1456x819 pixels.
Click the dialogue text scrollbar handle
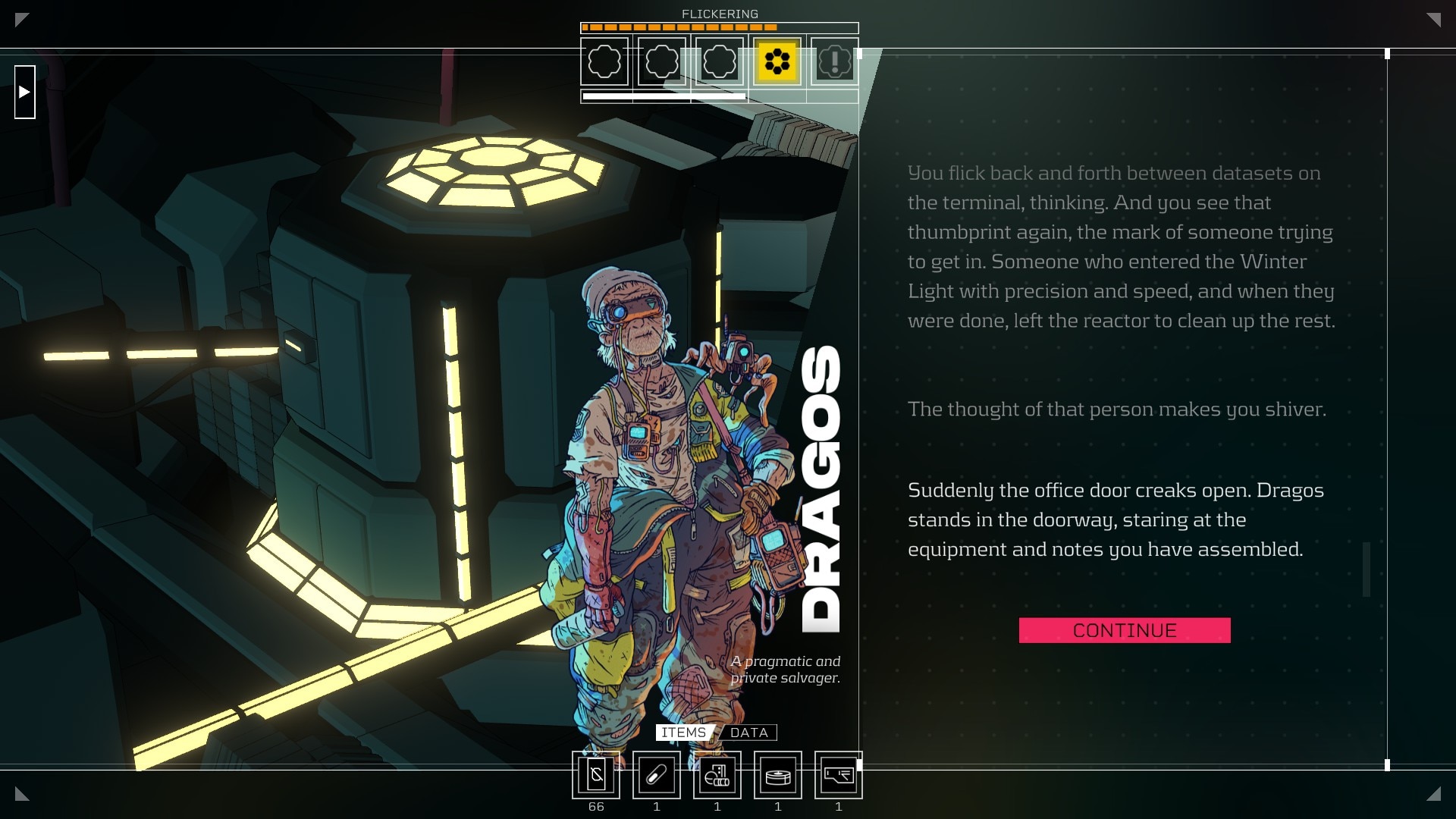(x=1367, y=569)
